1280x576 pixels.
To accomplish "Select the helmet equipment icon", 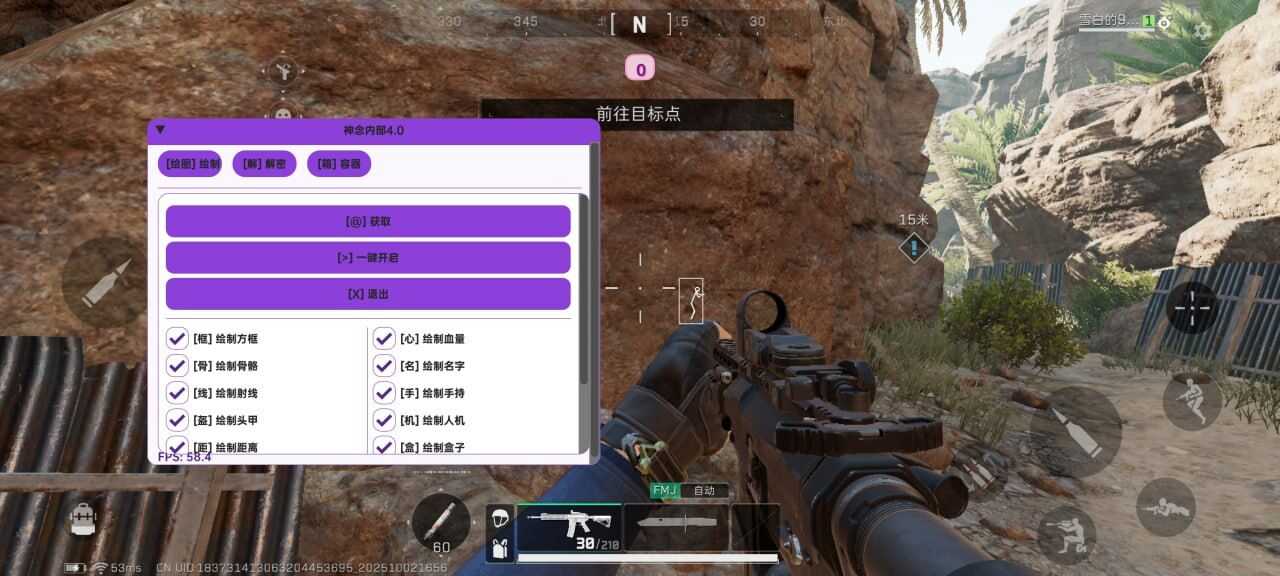I will pyautogui.click(x=500, y=517).
